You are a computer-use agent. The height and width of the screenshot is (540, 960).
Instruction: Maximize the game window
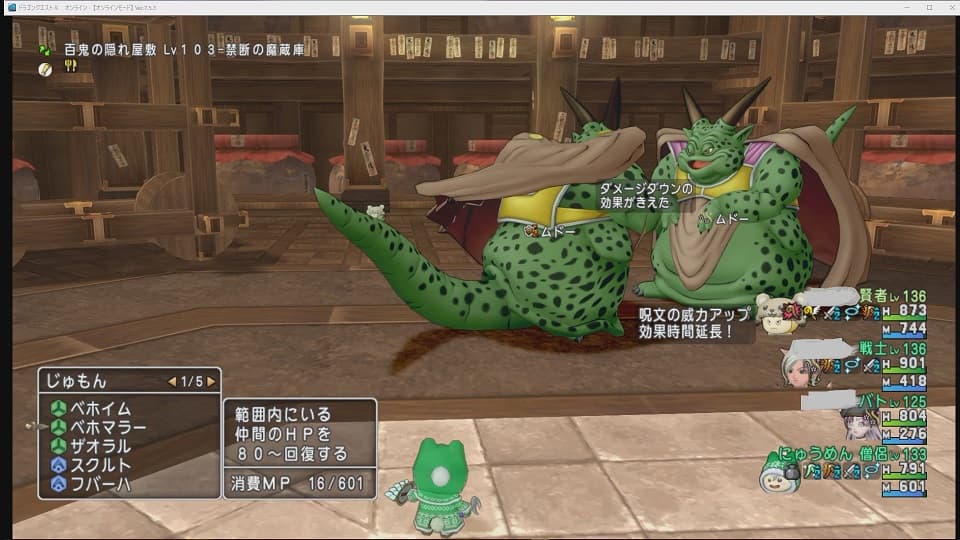click(926, 7)
